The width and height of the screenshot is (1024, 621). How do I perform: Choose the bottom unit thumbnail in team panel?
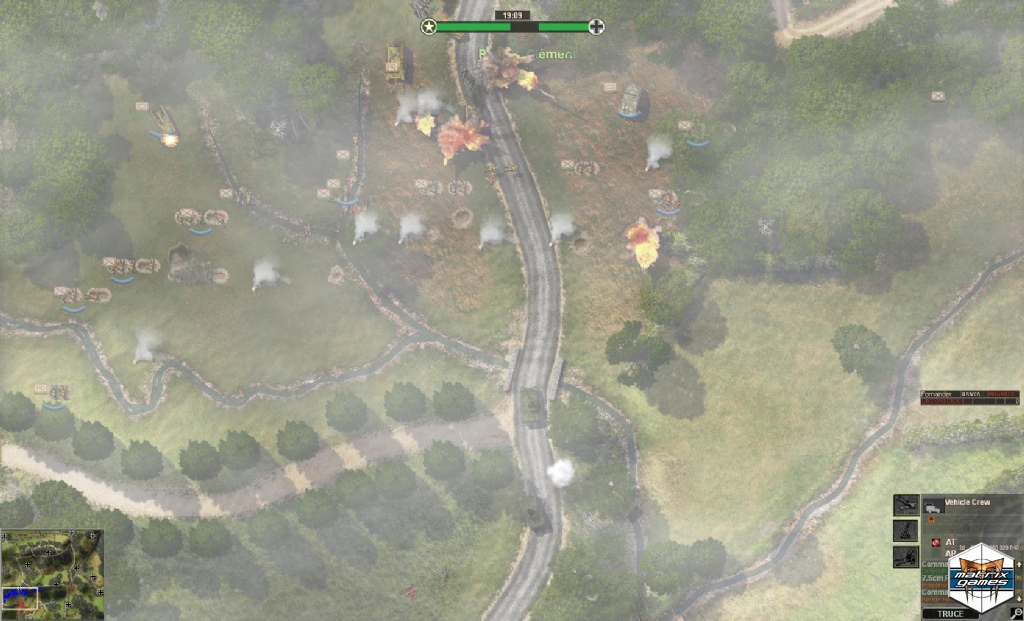(x=906, y=557)
